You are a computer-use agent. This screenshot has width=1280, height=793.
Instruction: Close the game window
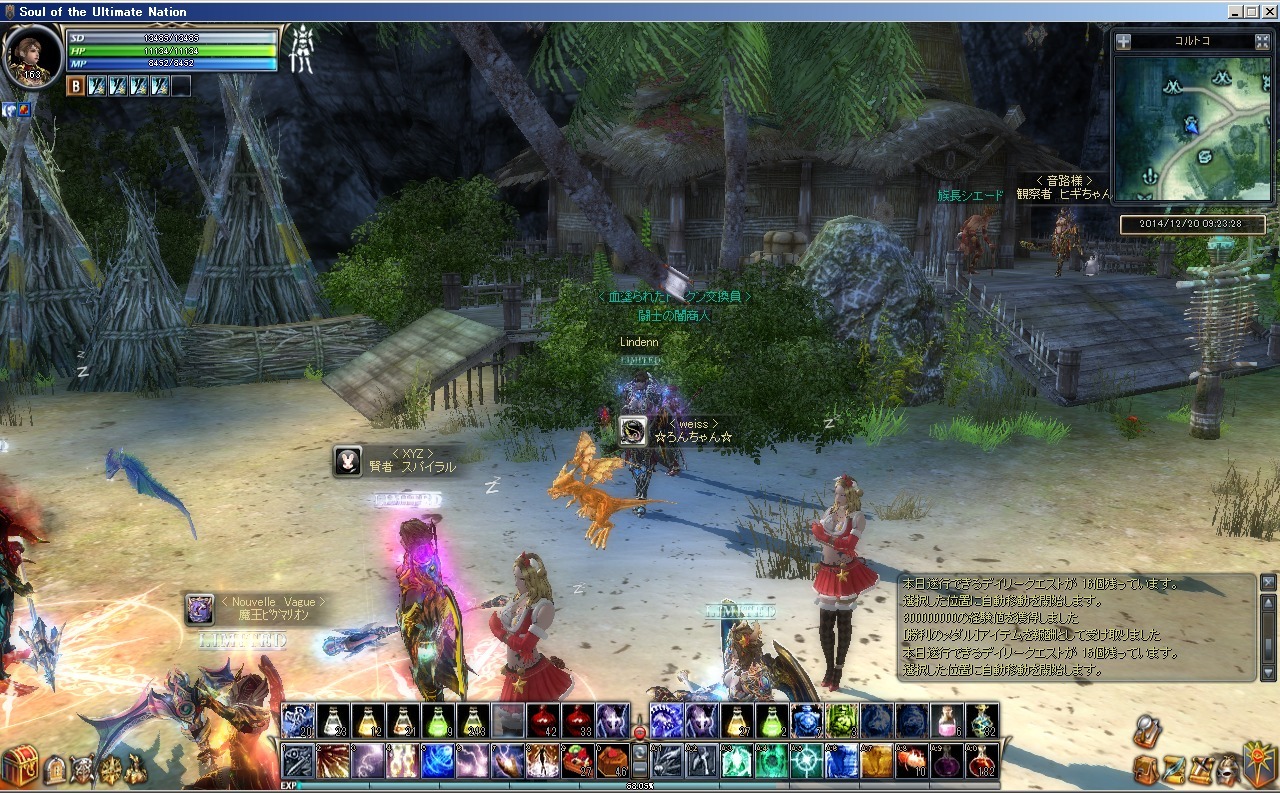[1267, 11]
